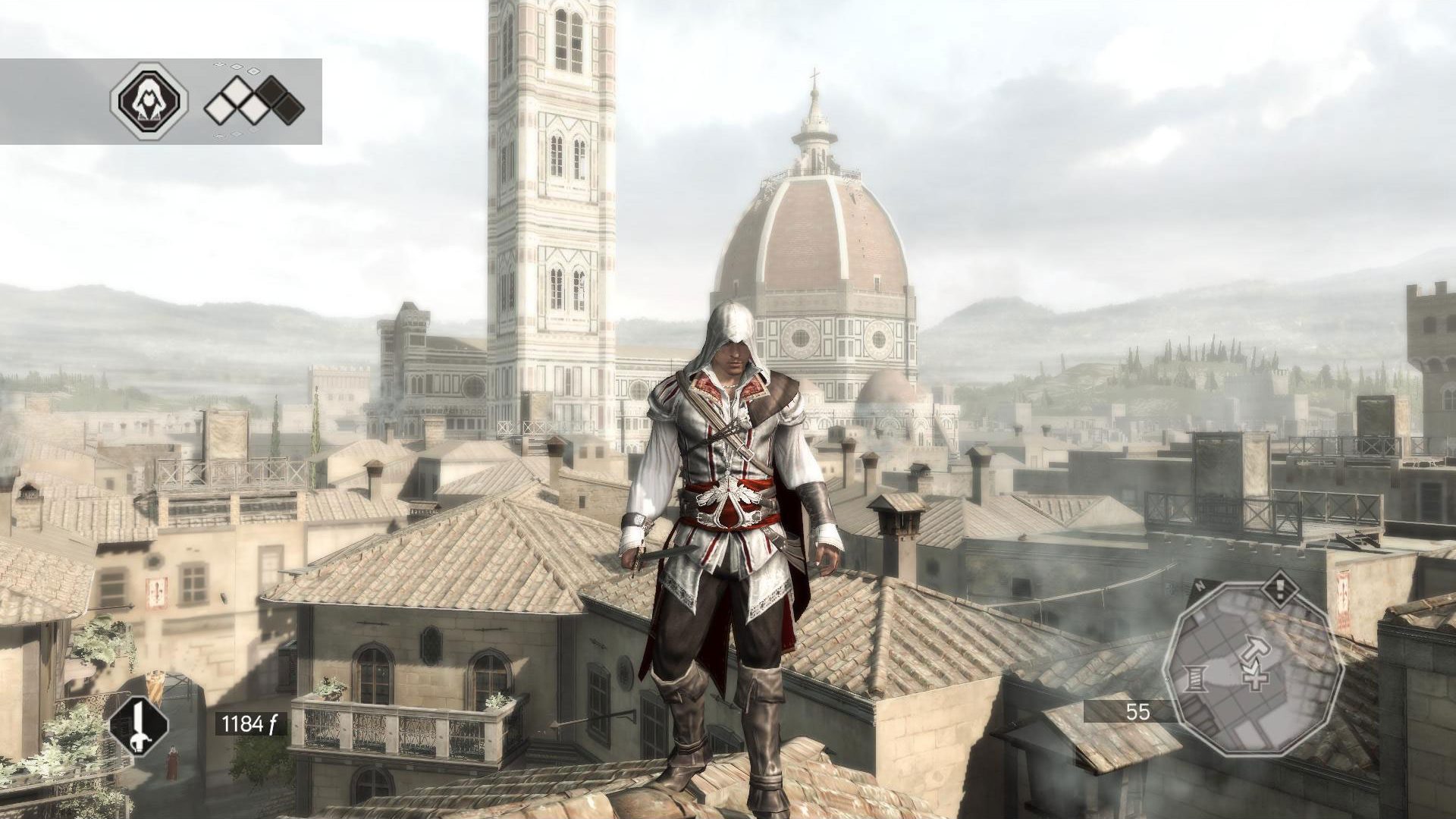Image resolution: width=1456 pixels, height=819 pixels.
Task: Open the octagonal minimap
Action: tap(1254, 669)
